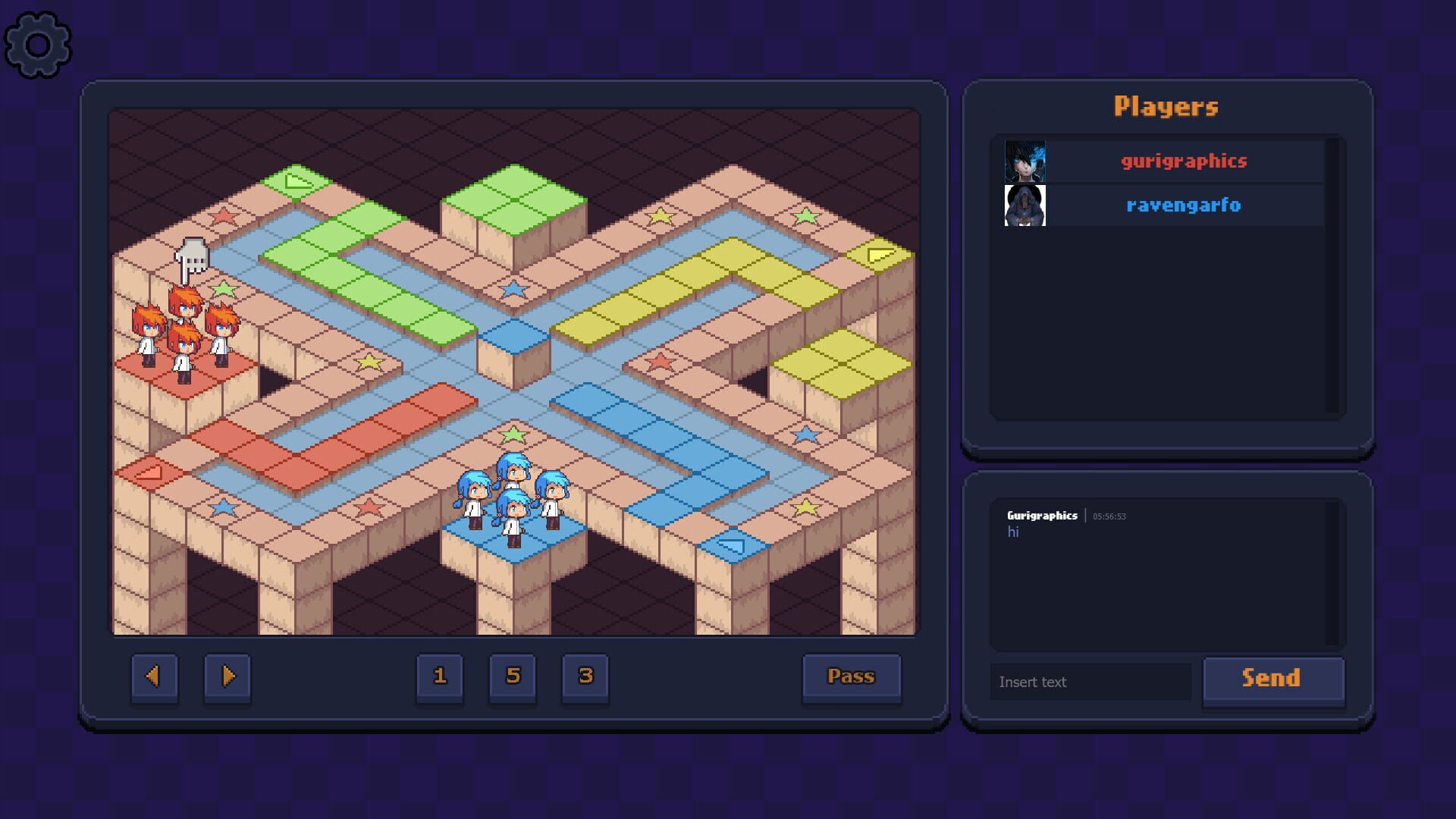Click the Insert text chat field

[x=1090, y=682]
